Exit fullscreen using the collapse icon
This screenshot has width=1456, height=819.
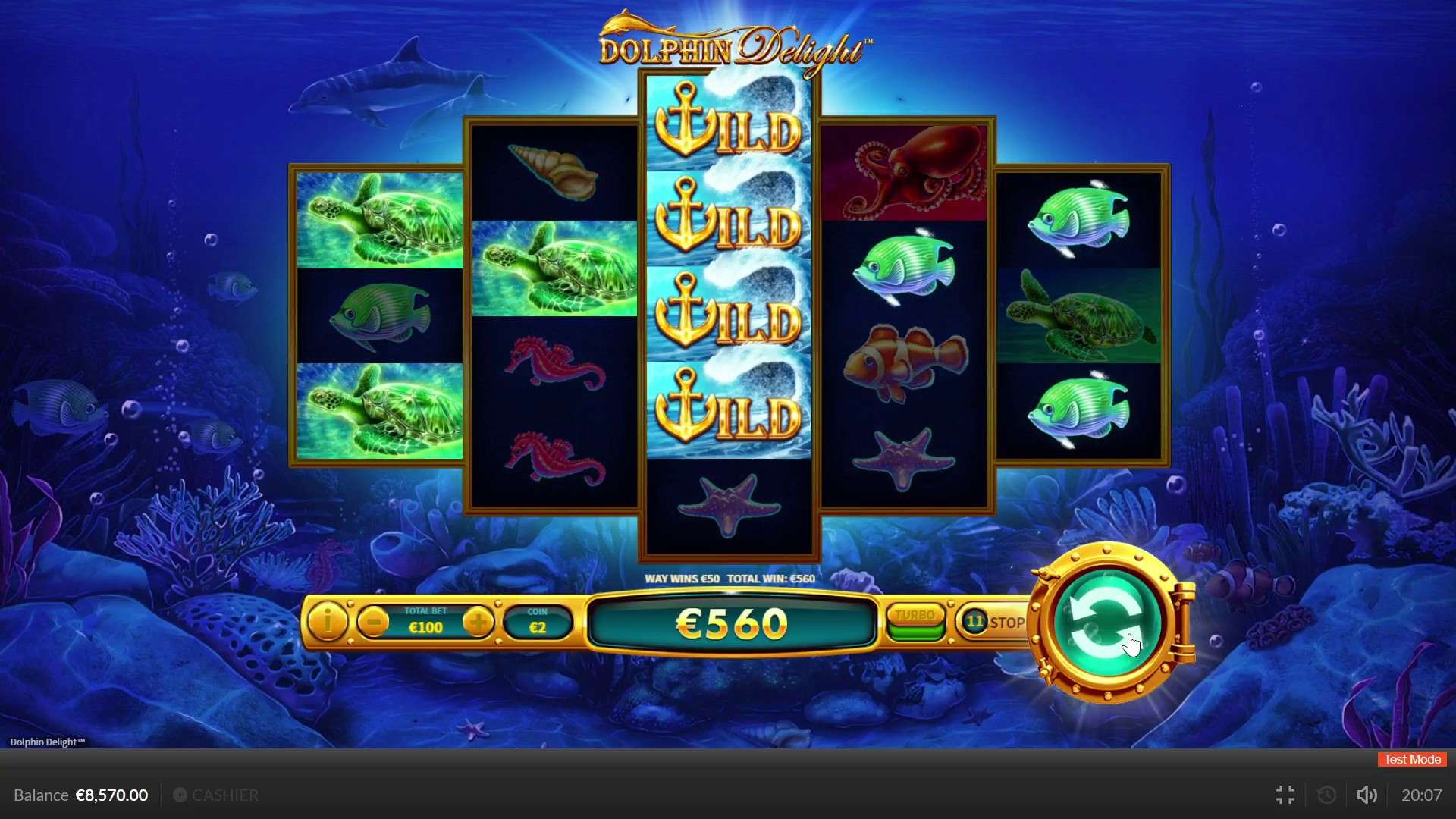(x=1285, y=795)
